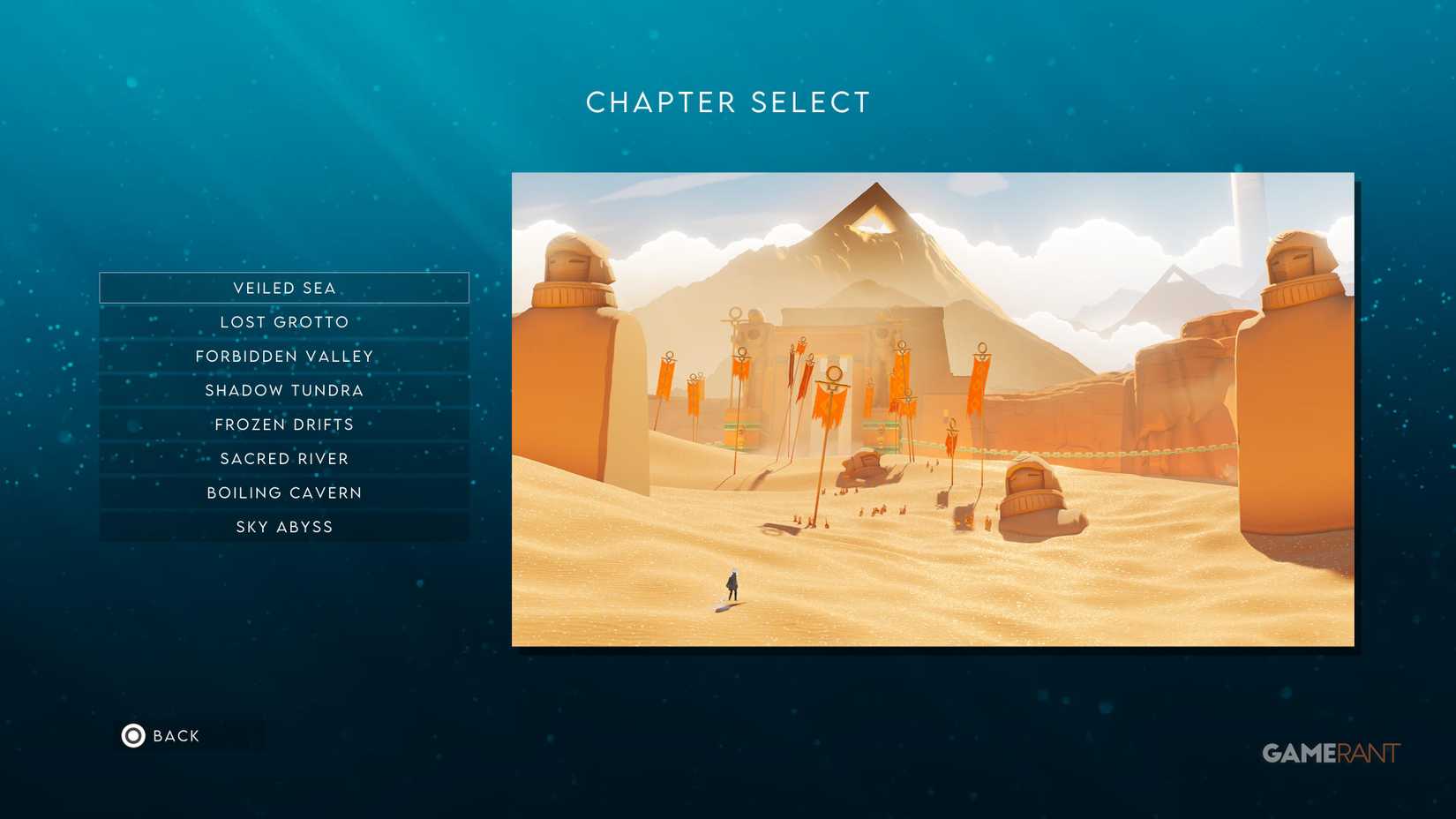Viewport: 1456px width, 819px height.
Task: Click the circular controller button icon beside Back
Action: click(x=132, y=735)
